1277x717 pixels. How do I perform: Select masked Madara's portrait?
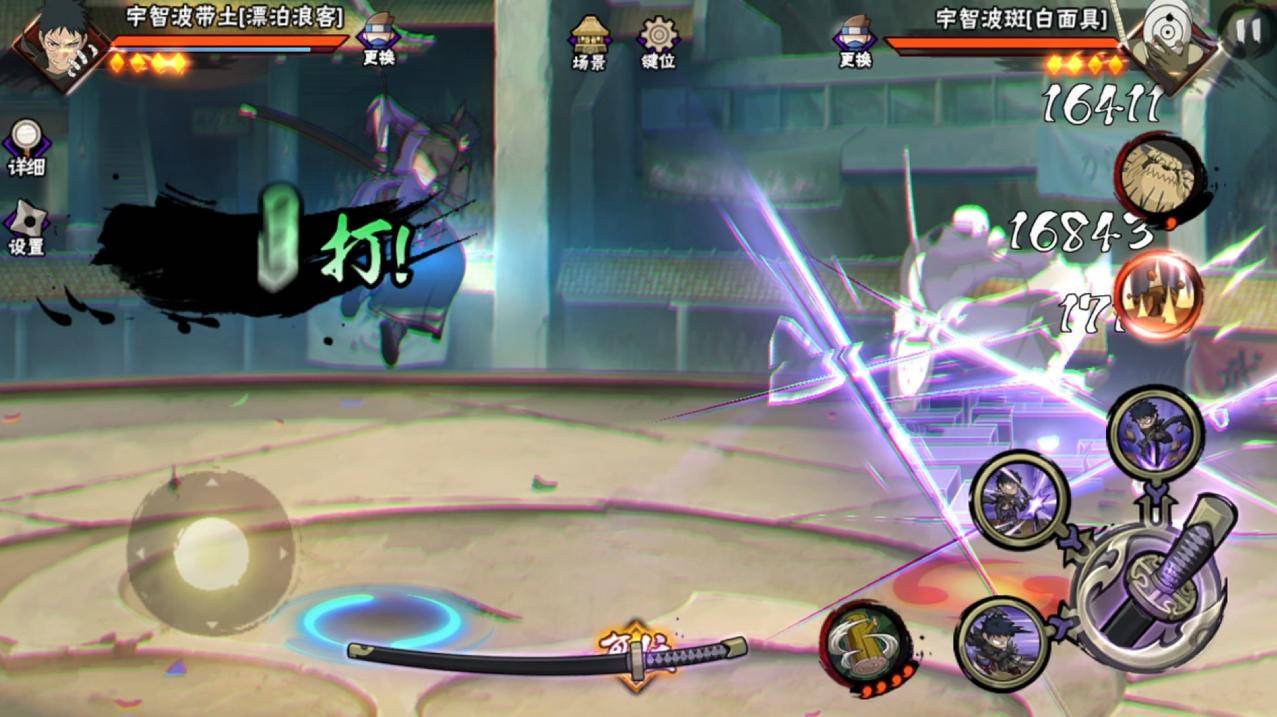coord(1165,38)
